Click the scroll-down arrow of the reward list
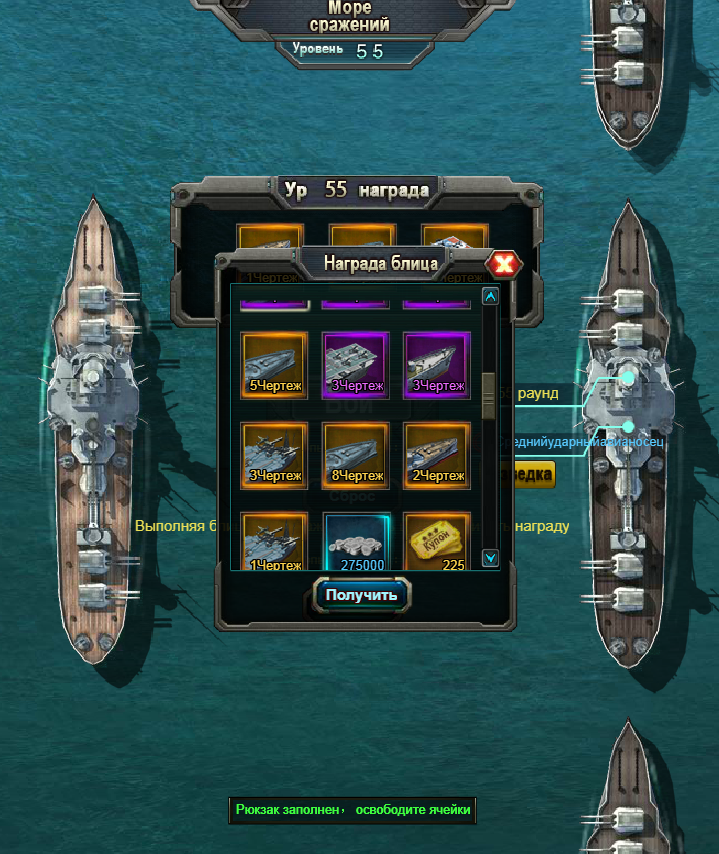Image resolution: width=719 pixels, height=854 pixels. (490, 558)
